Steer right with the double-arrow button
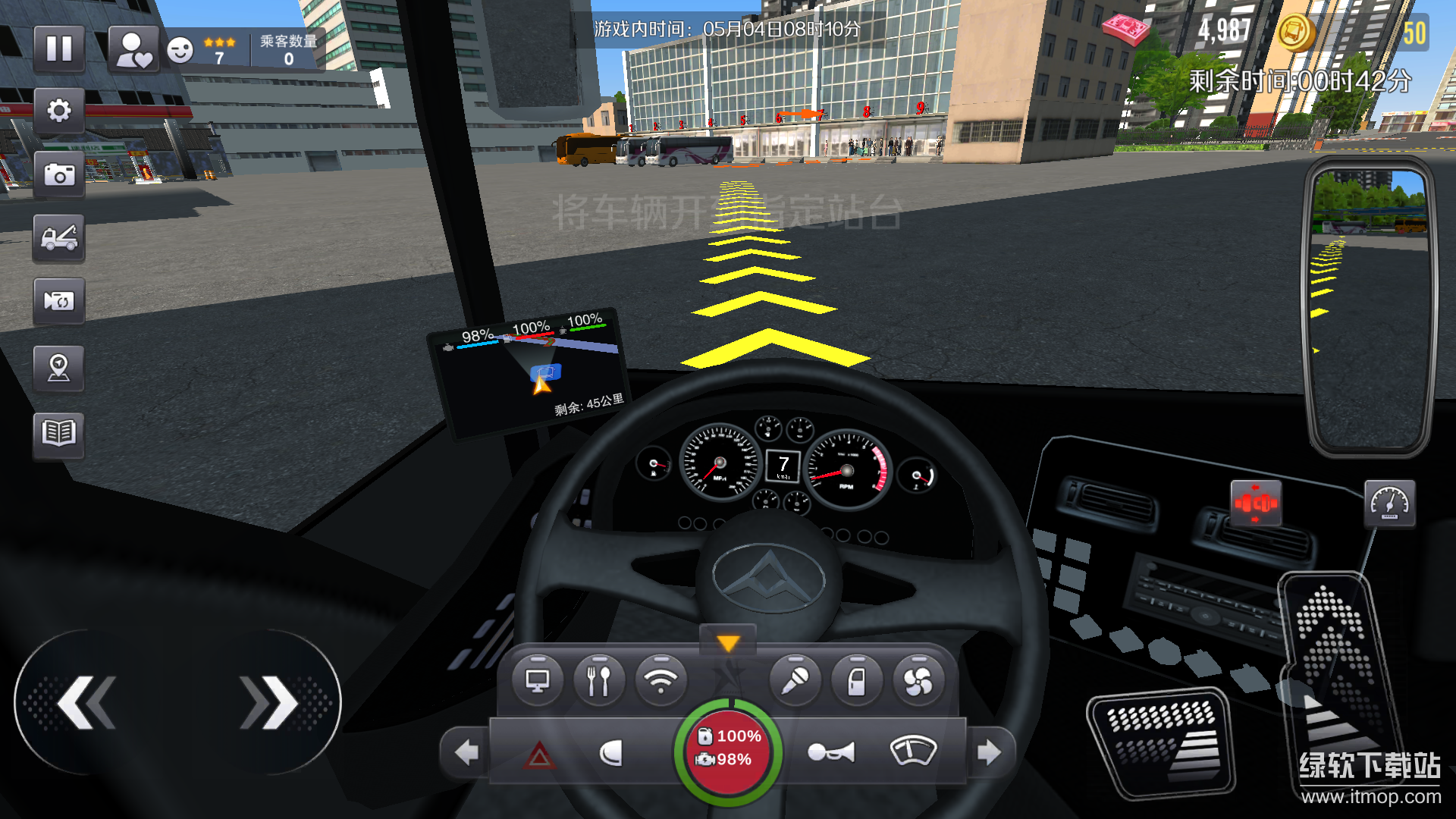Screen dimensions: 1456x819 pyautogui.click(x=270, y=703)
